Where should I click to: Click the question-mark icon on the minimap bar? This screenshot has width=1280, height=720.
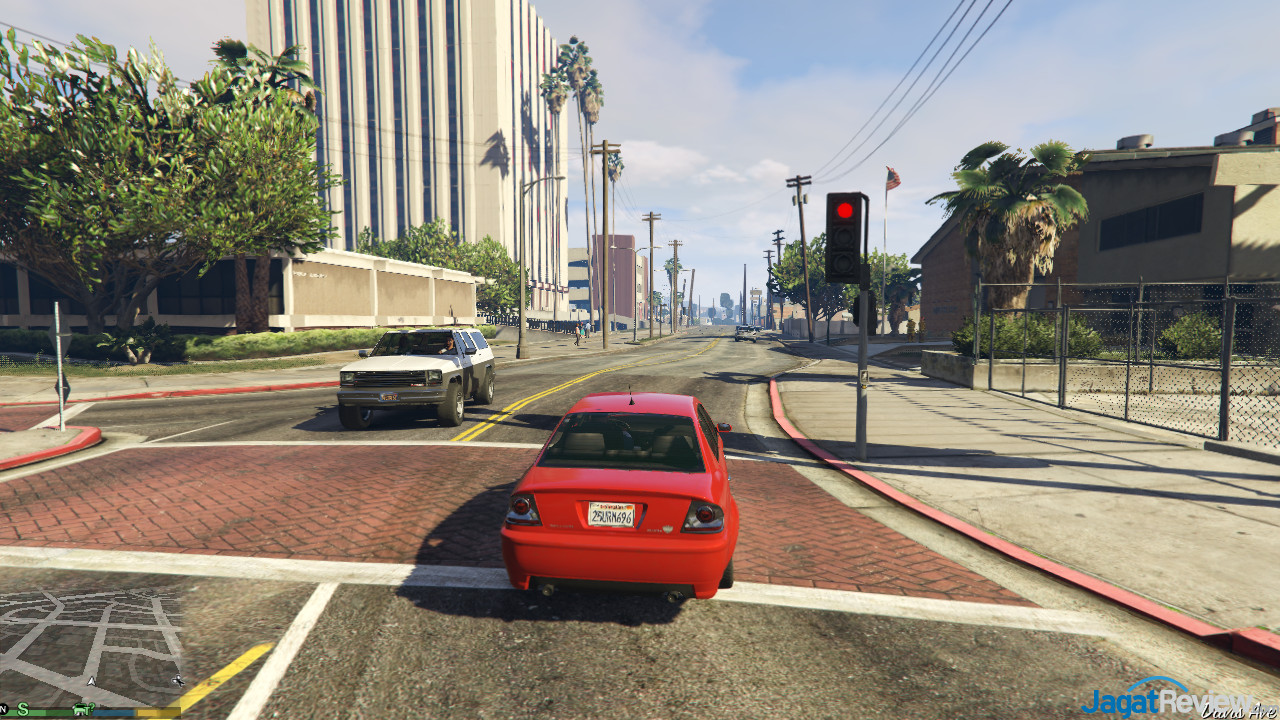tap(92, 708)
